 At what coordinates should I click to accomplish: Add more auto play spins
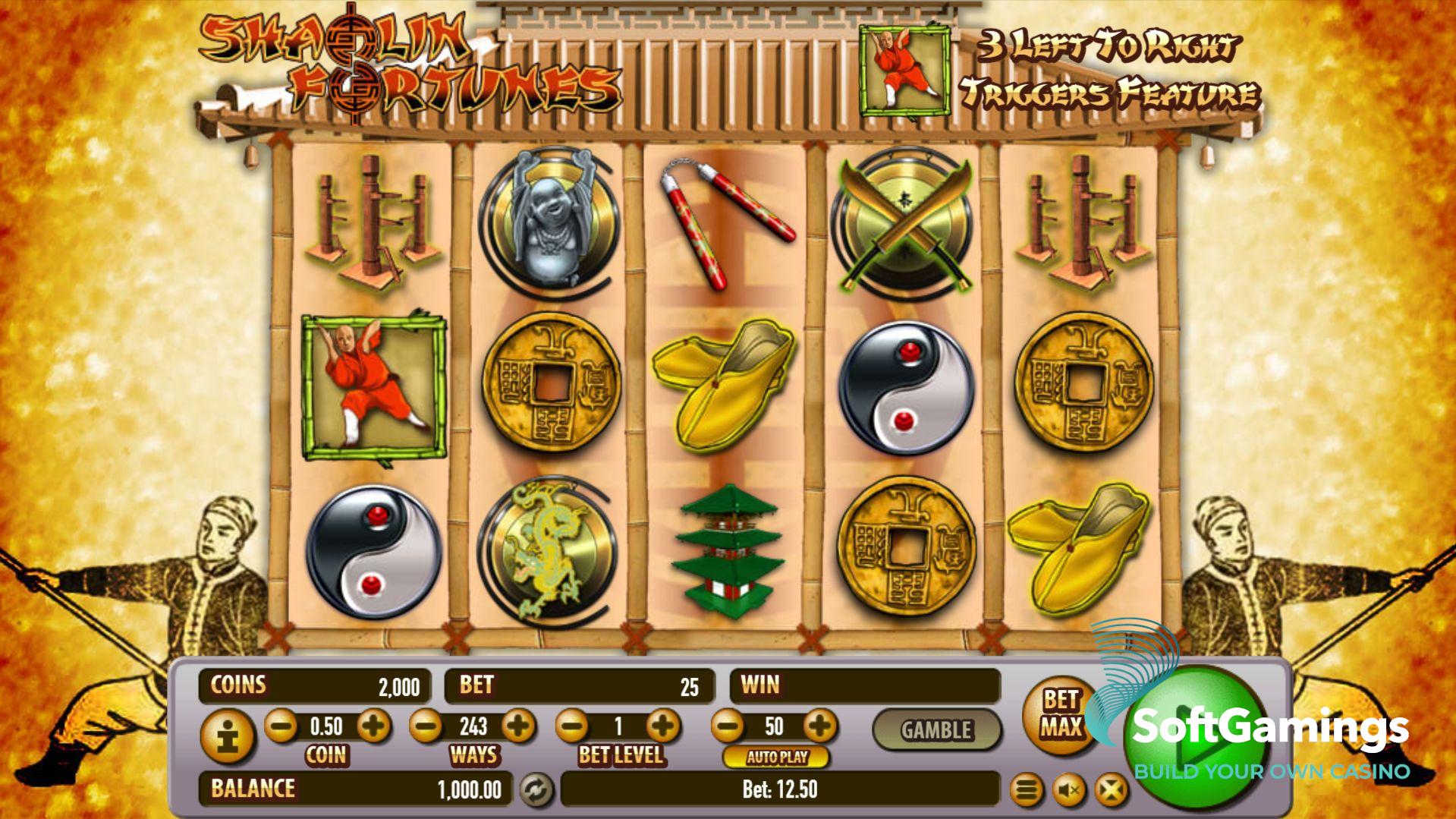[x=819, y=726]
